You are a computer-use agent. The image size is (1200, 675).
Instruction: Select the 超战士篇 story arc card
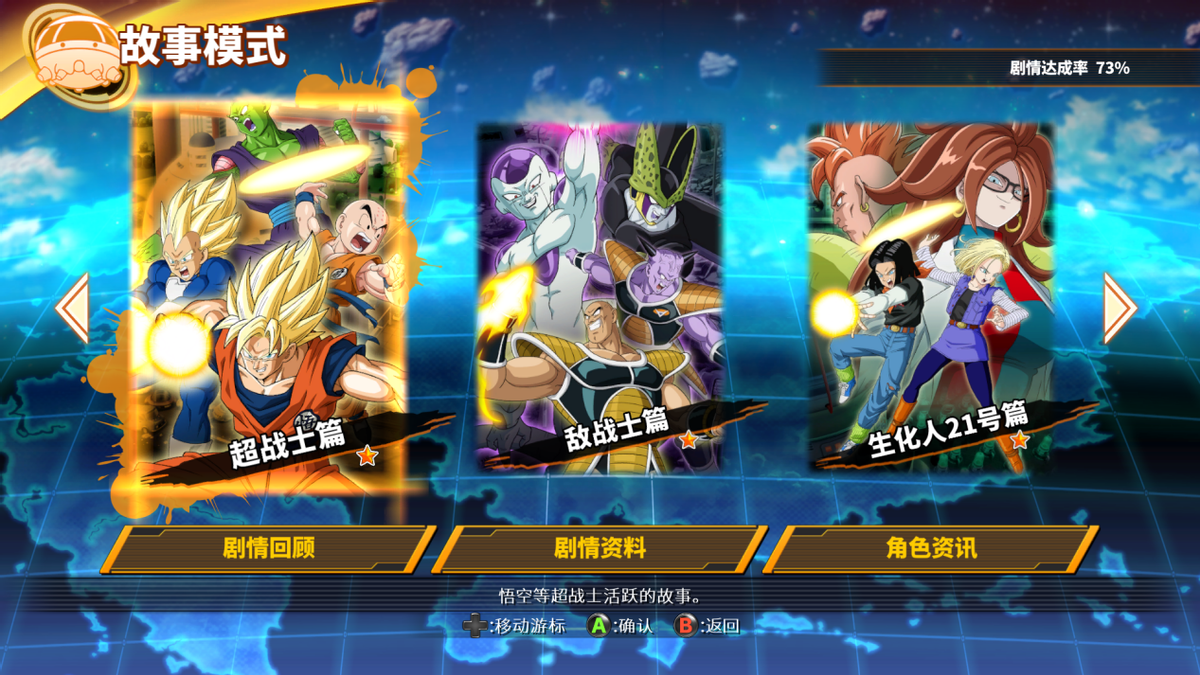click(x=268, y=300)
